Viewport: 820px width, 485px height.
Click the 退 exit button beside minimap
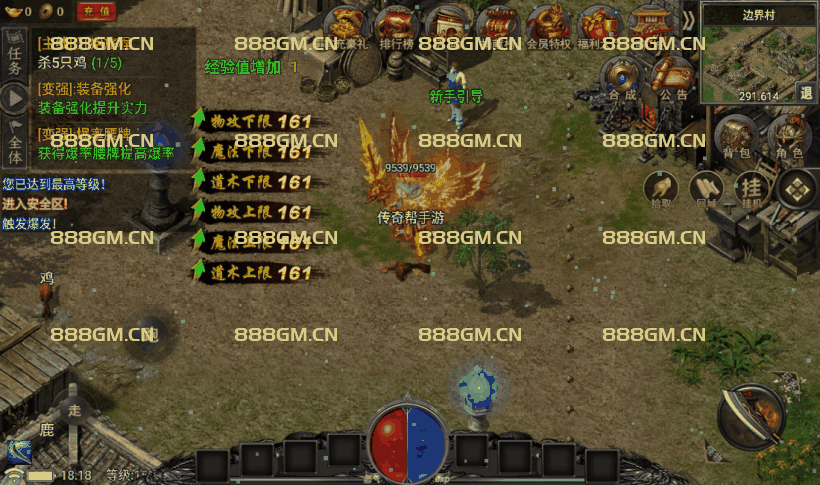click(806, 92)
